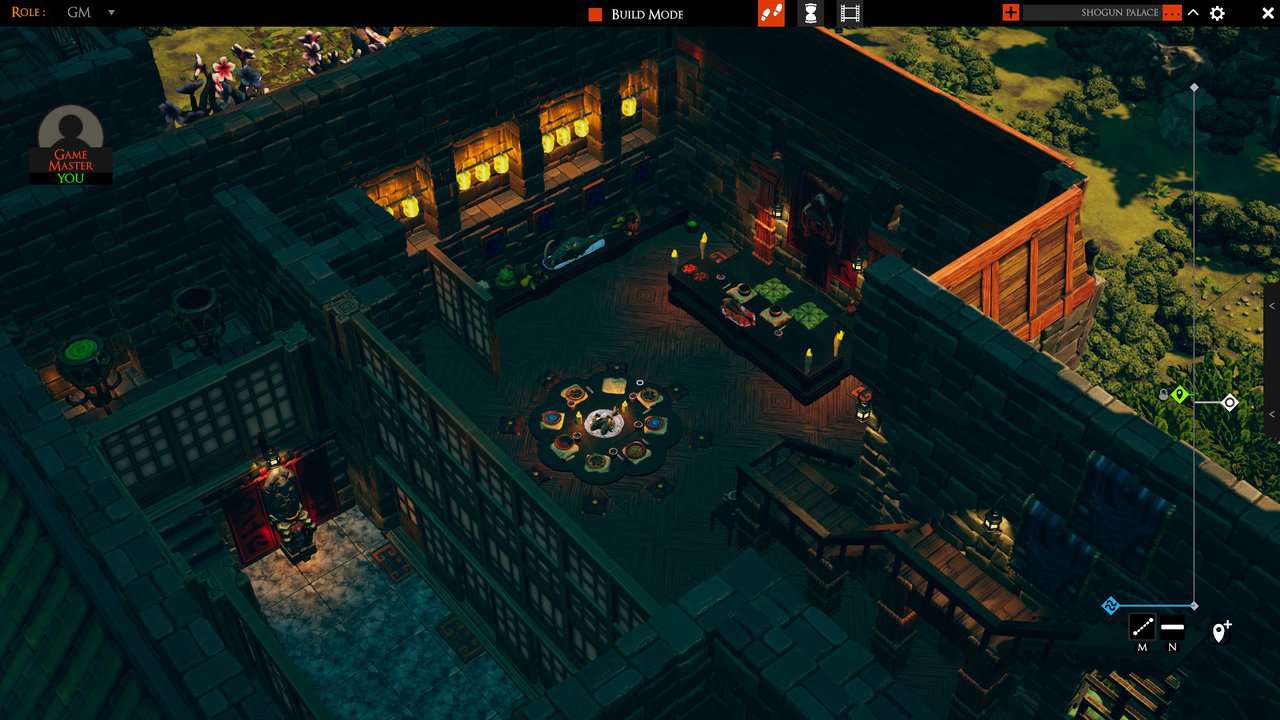Switch to the Build Mode tab
The width and height of the screenshot is (1280, 720).
tap(646, 14)
